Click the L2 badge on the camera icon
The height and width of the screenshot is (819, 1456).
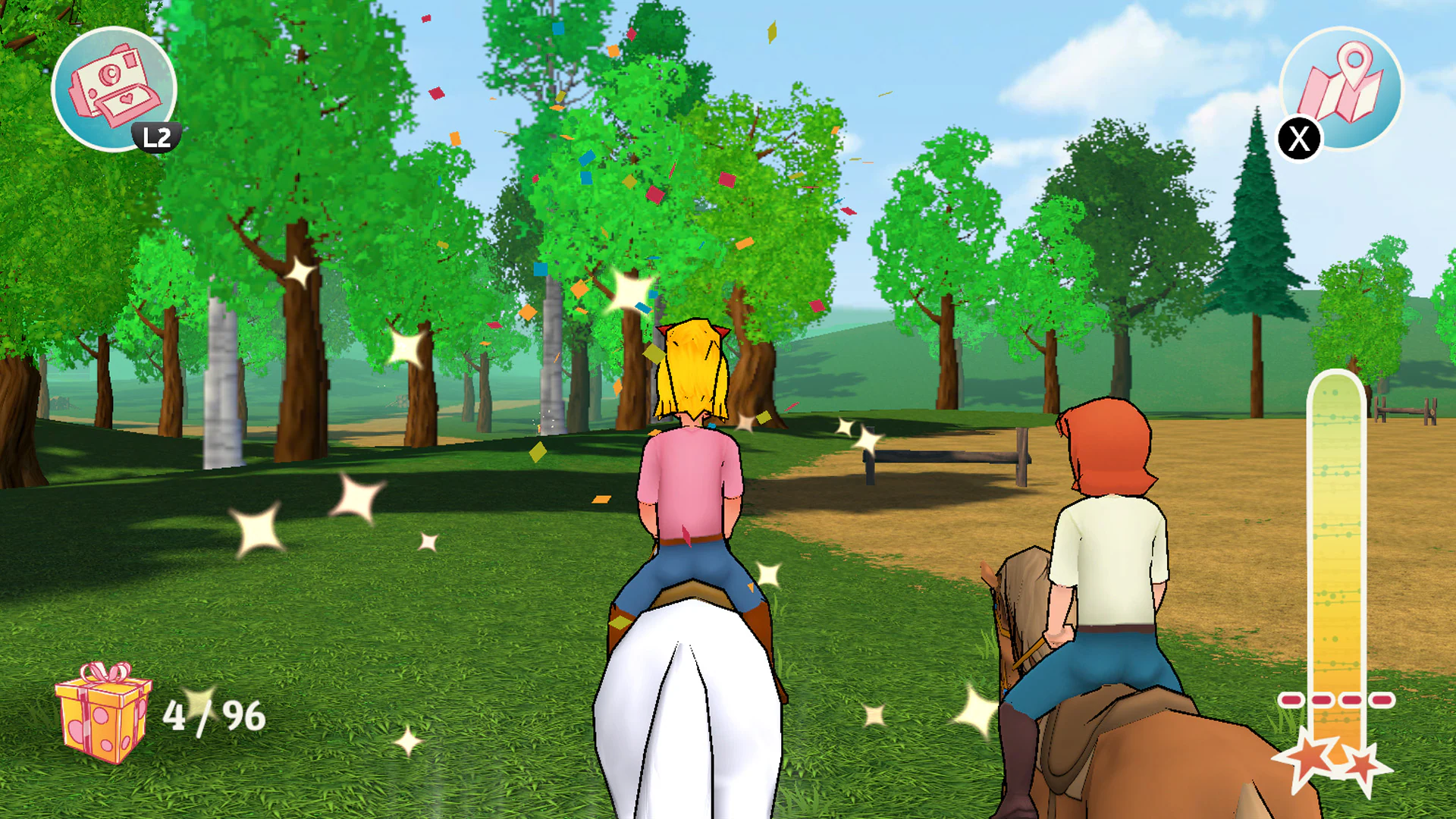click(155, 138)
